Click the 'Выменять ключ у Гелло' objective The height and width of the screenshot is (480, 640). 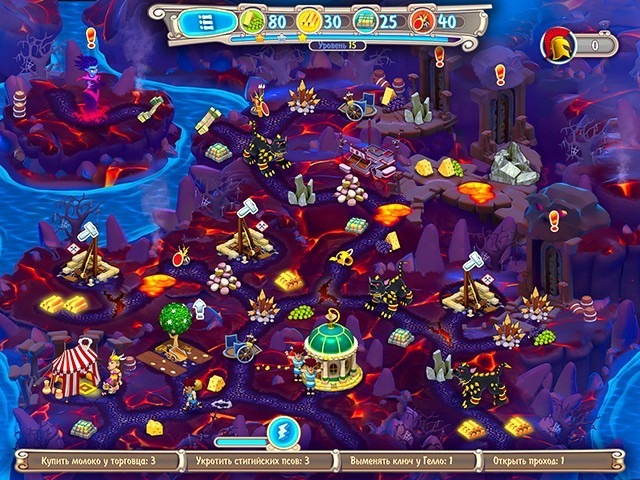tap(405, 462)
